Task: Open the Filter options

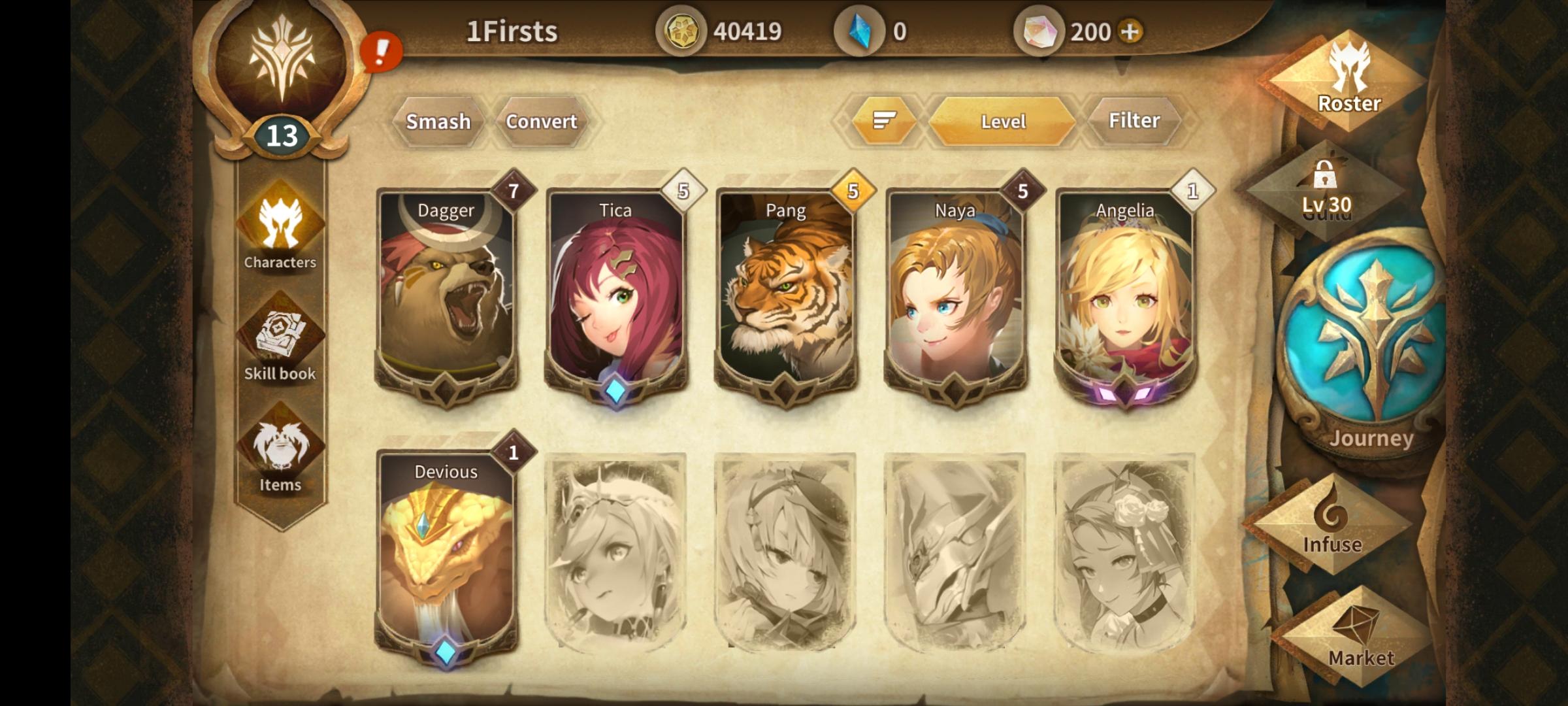Action: coord(1135,121)
